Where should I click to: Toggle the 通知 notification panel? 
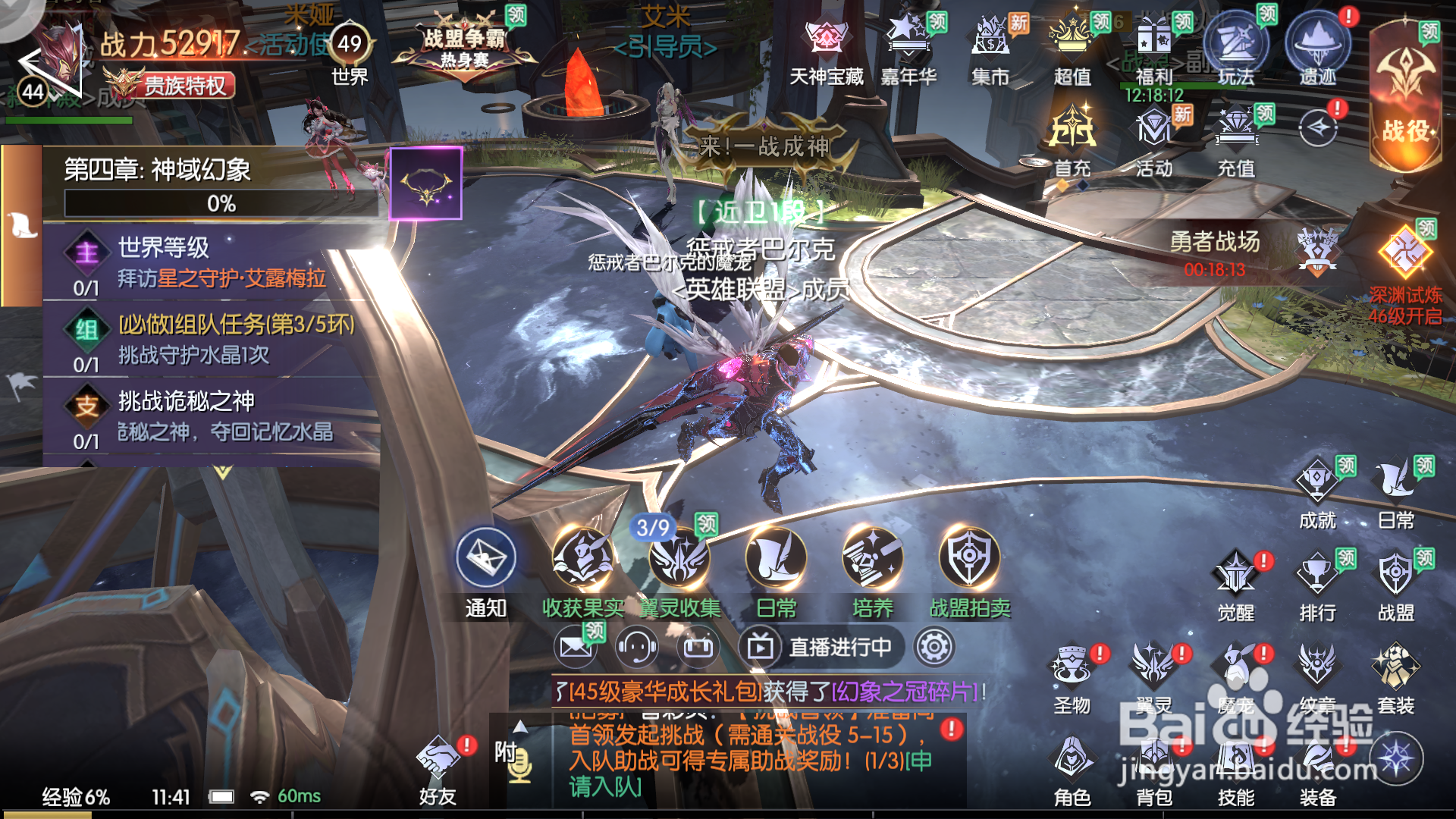[484, 560]
